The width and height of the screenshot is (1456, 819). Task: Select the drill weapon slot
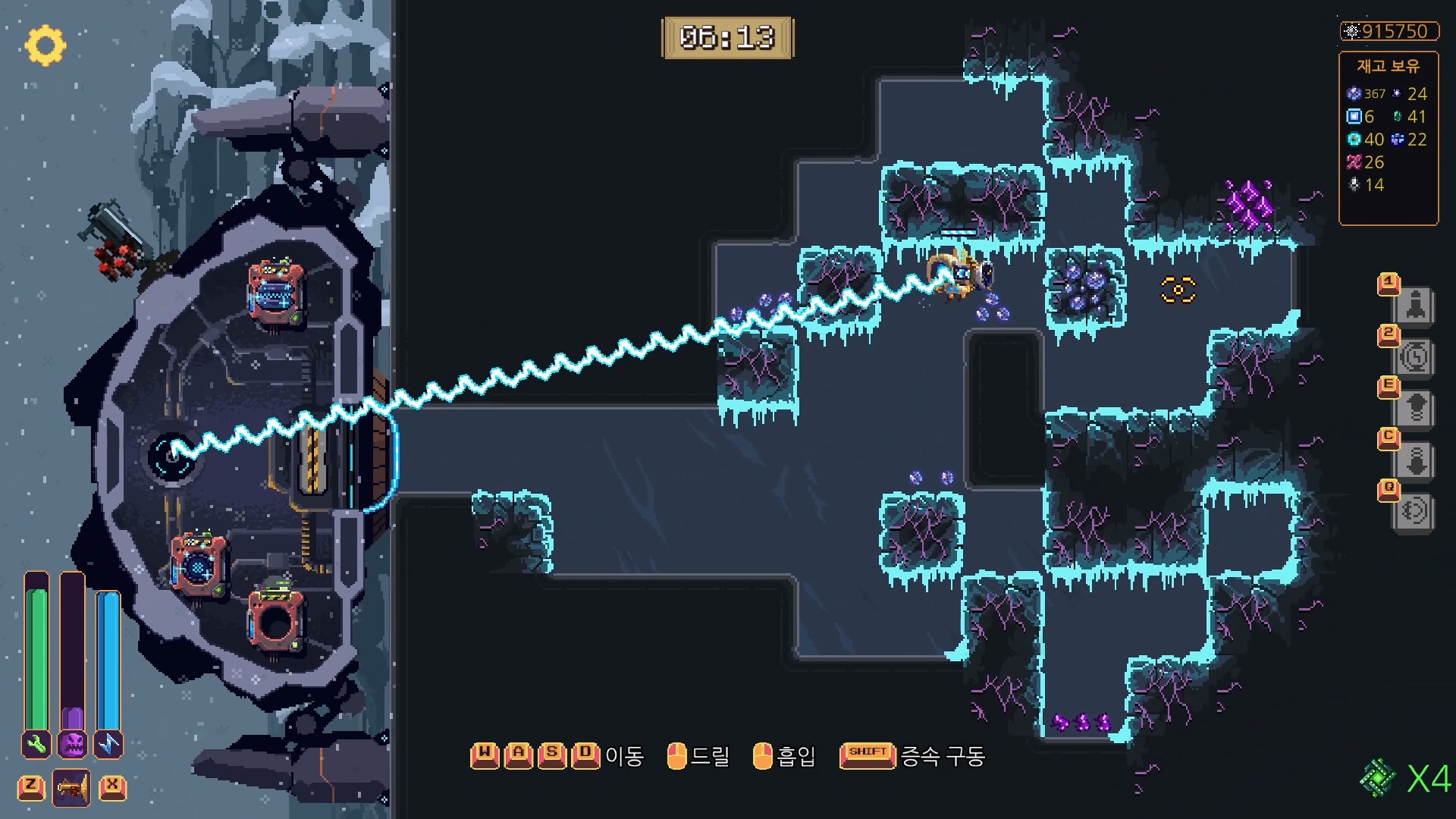tap(71, 789)
